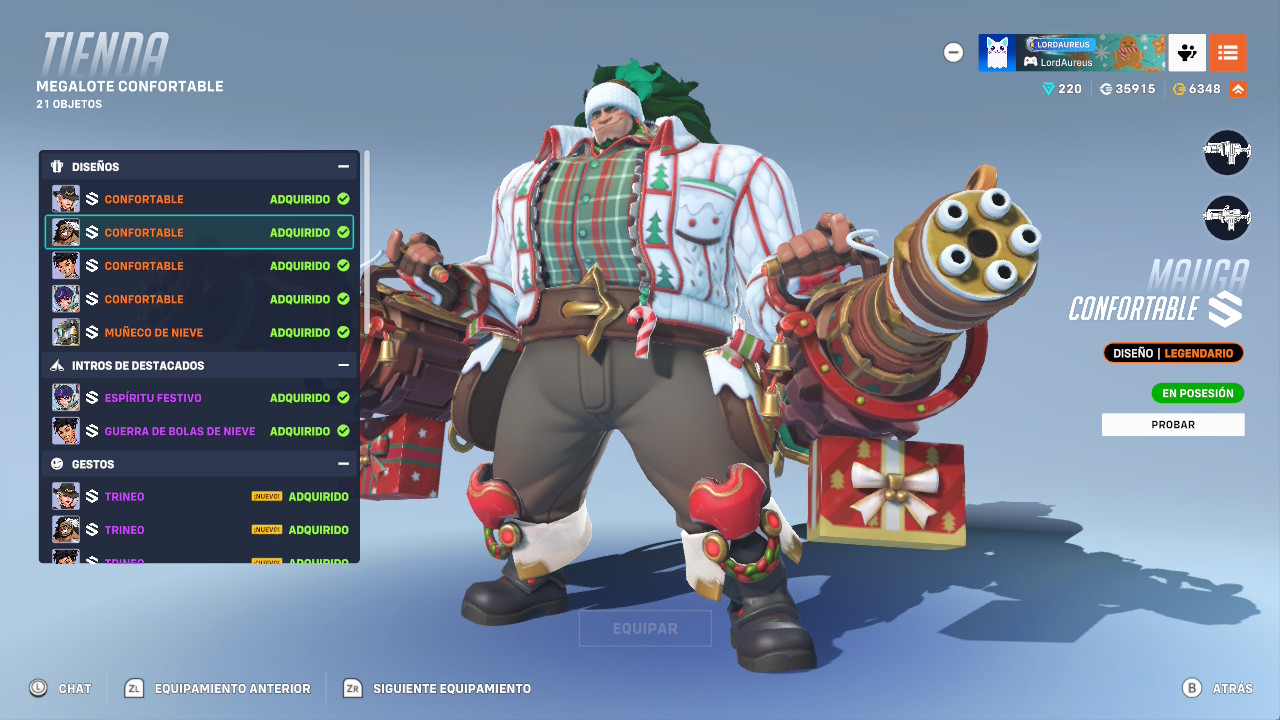This screenshot has height=720, width=1280.
Task: Collapse the GESTOS section
Action: pyautogui.click(x=344, y=463)
